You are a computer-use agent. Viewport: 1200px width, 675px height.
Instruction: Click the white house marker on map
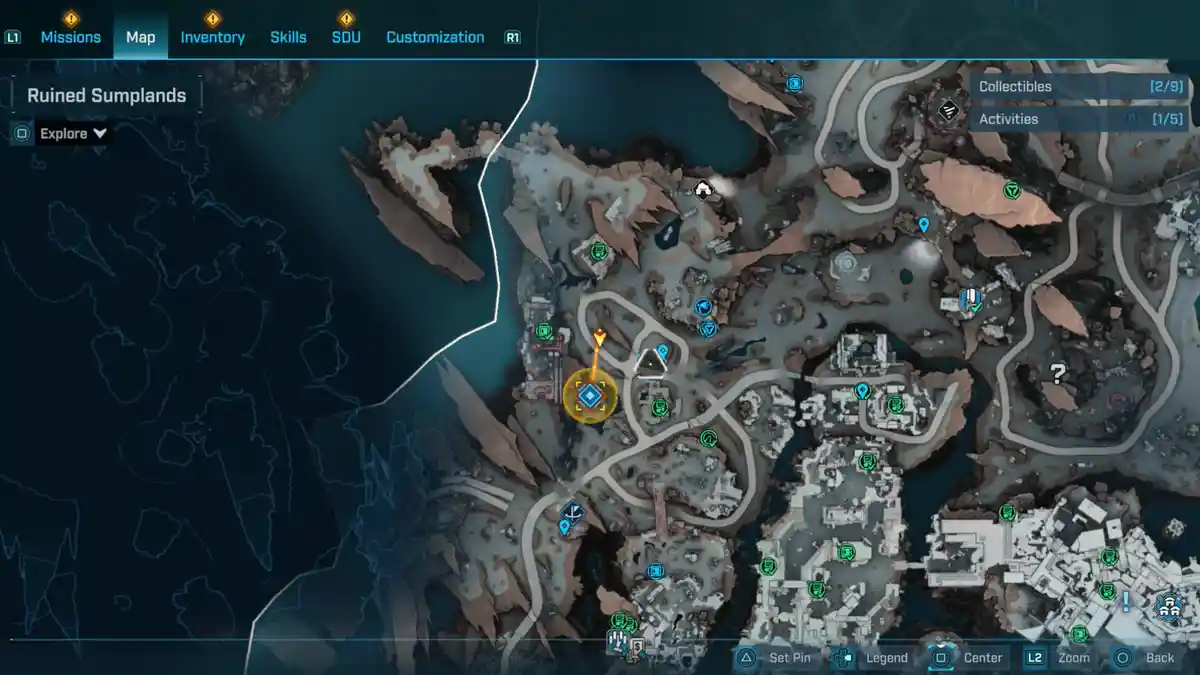tap(703, 188)
